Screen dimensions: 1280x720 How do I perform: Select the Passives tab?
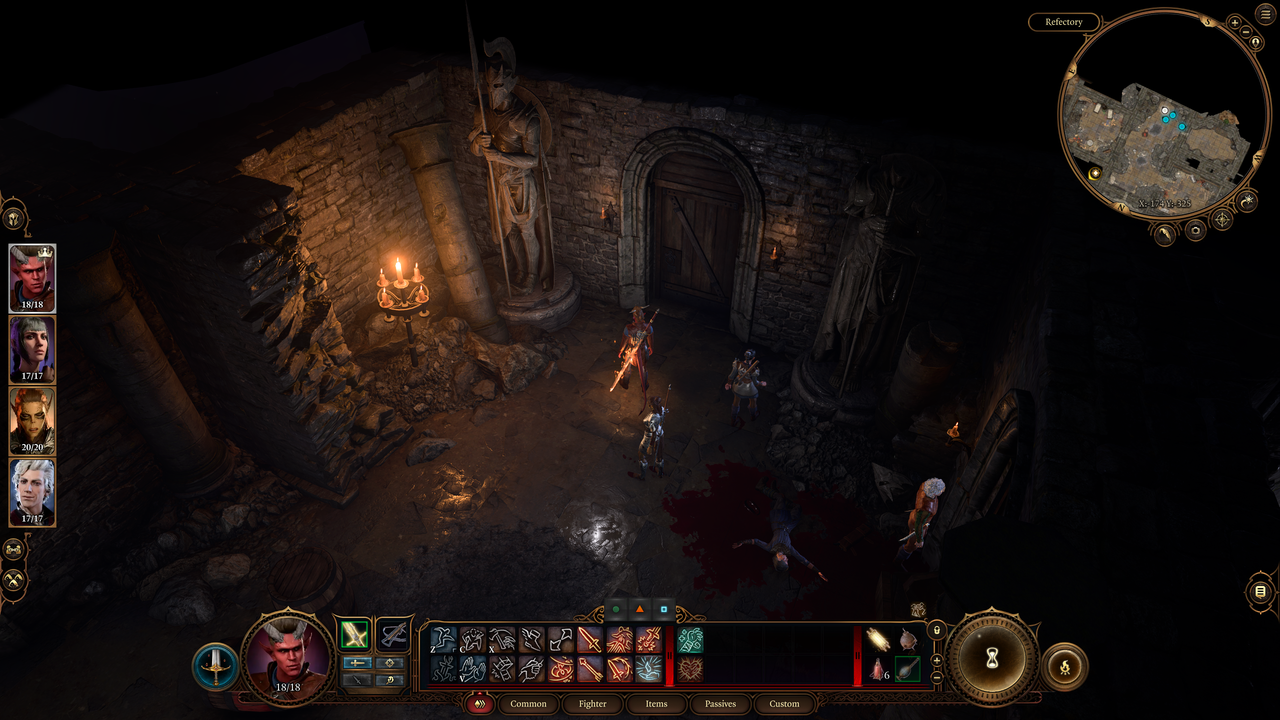[x=720, y=704]
